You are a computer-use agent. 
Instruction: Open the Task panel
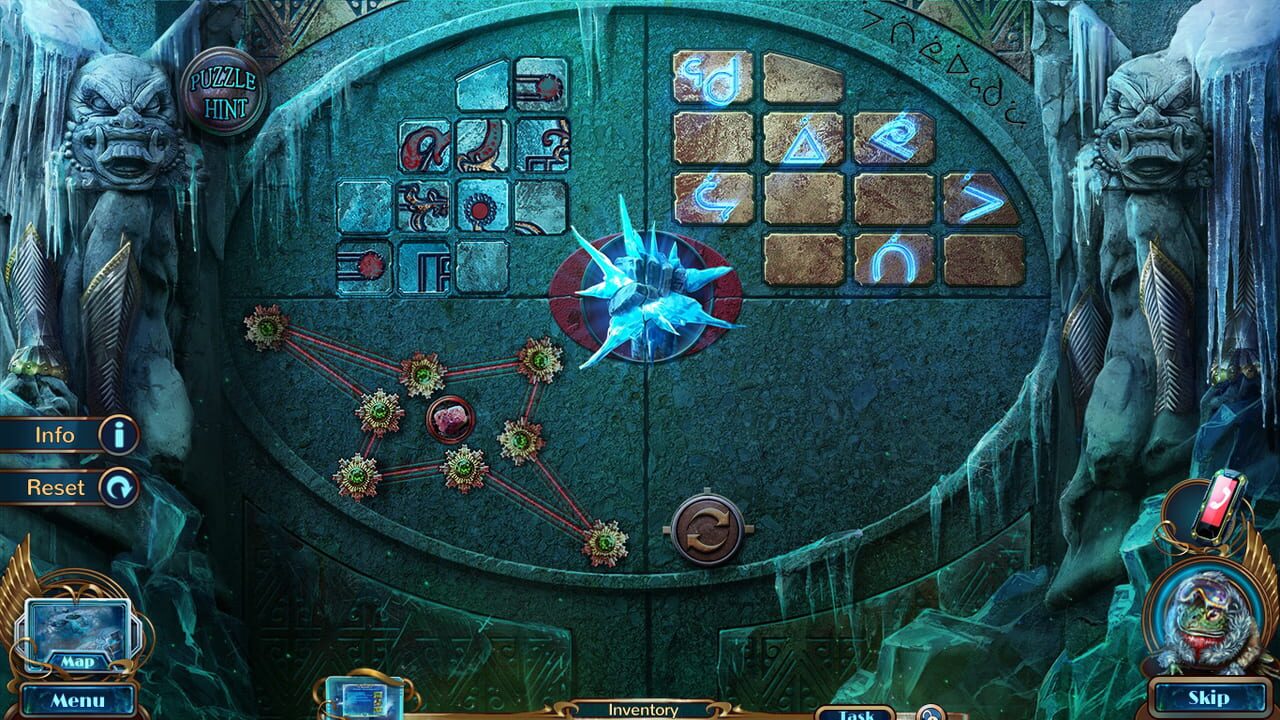click(x=856, y=713)
